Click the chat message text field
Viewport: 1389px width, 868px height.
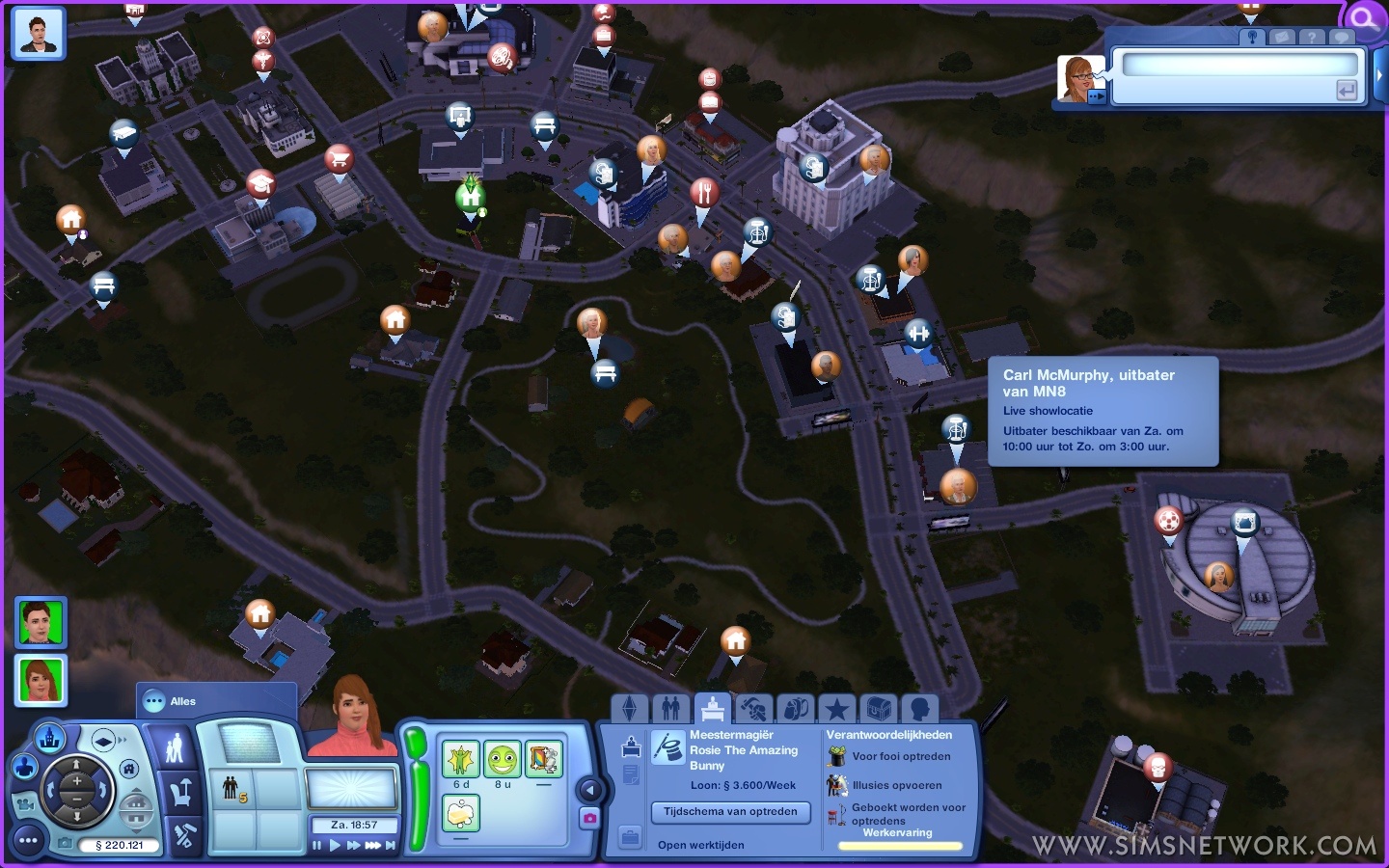pos(1239,66)
